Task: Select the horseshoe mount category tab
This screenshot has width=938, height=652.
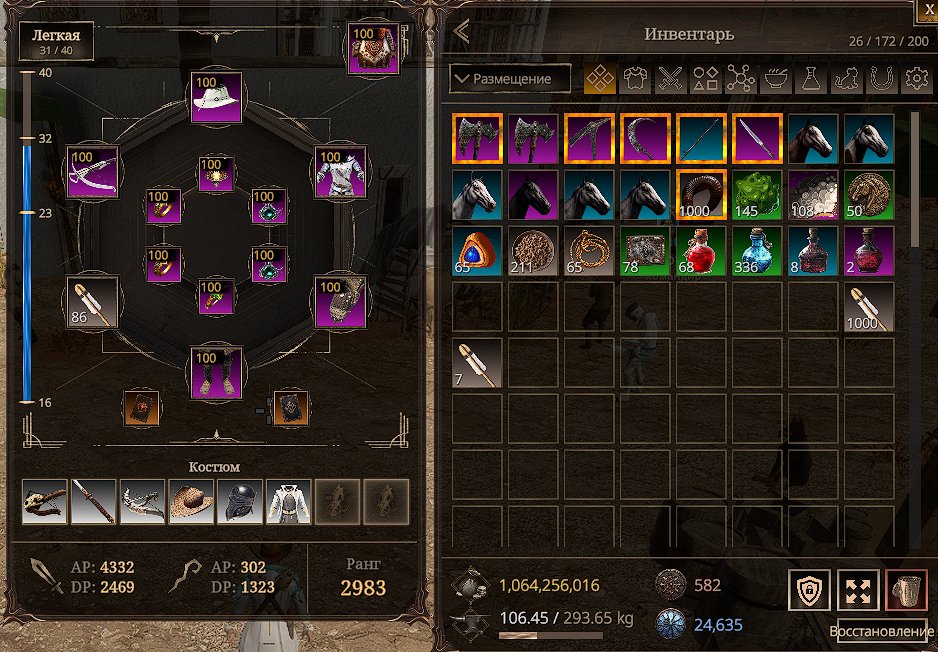Action: 880,79
